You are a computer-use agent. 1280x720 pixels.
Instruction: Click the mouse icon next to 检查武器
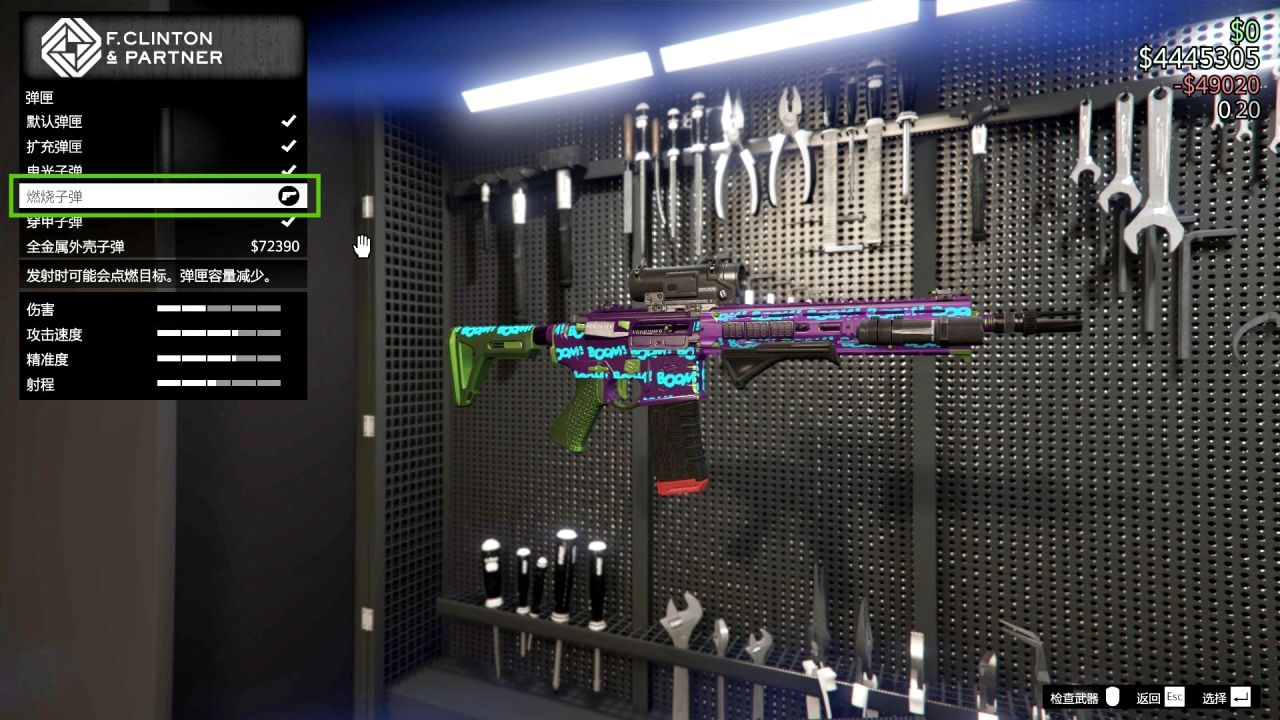click(1113, 697)
